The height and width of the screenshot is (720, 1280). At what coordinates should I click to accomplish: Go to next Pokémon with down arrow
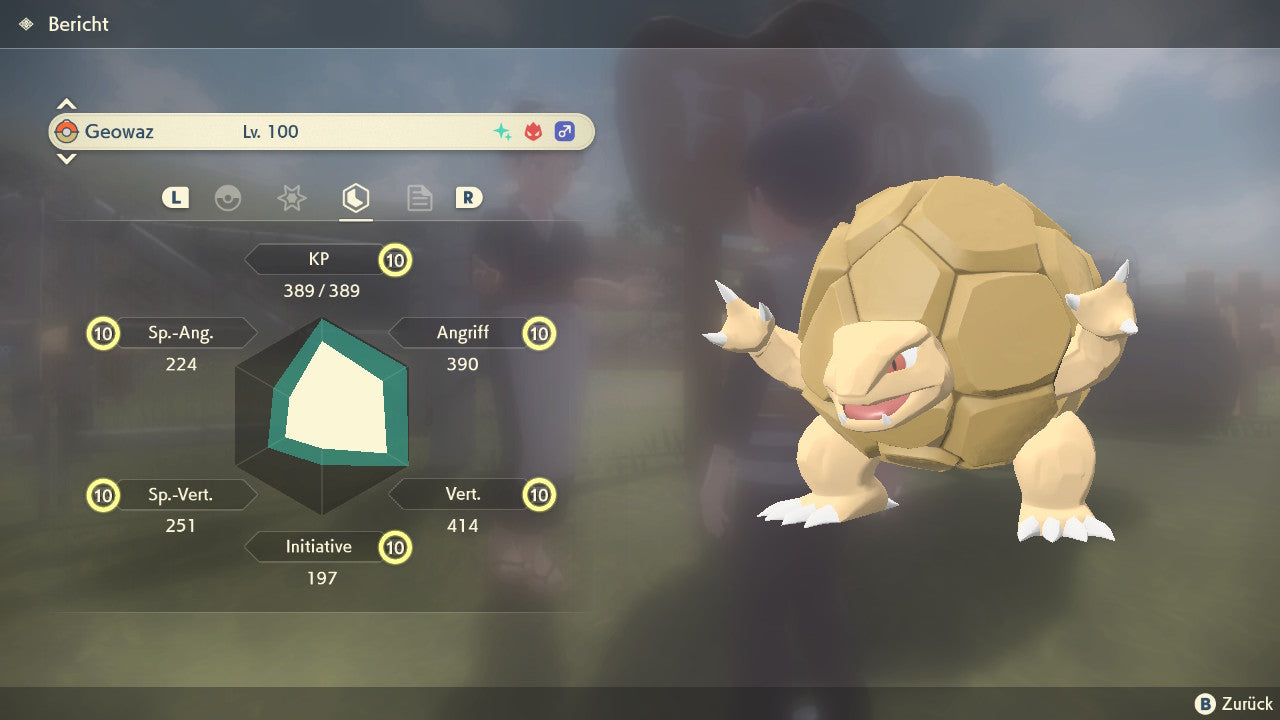tap(66, 158)
